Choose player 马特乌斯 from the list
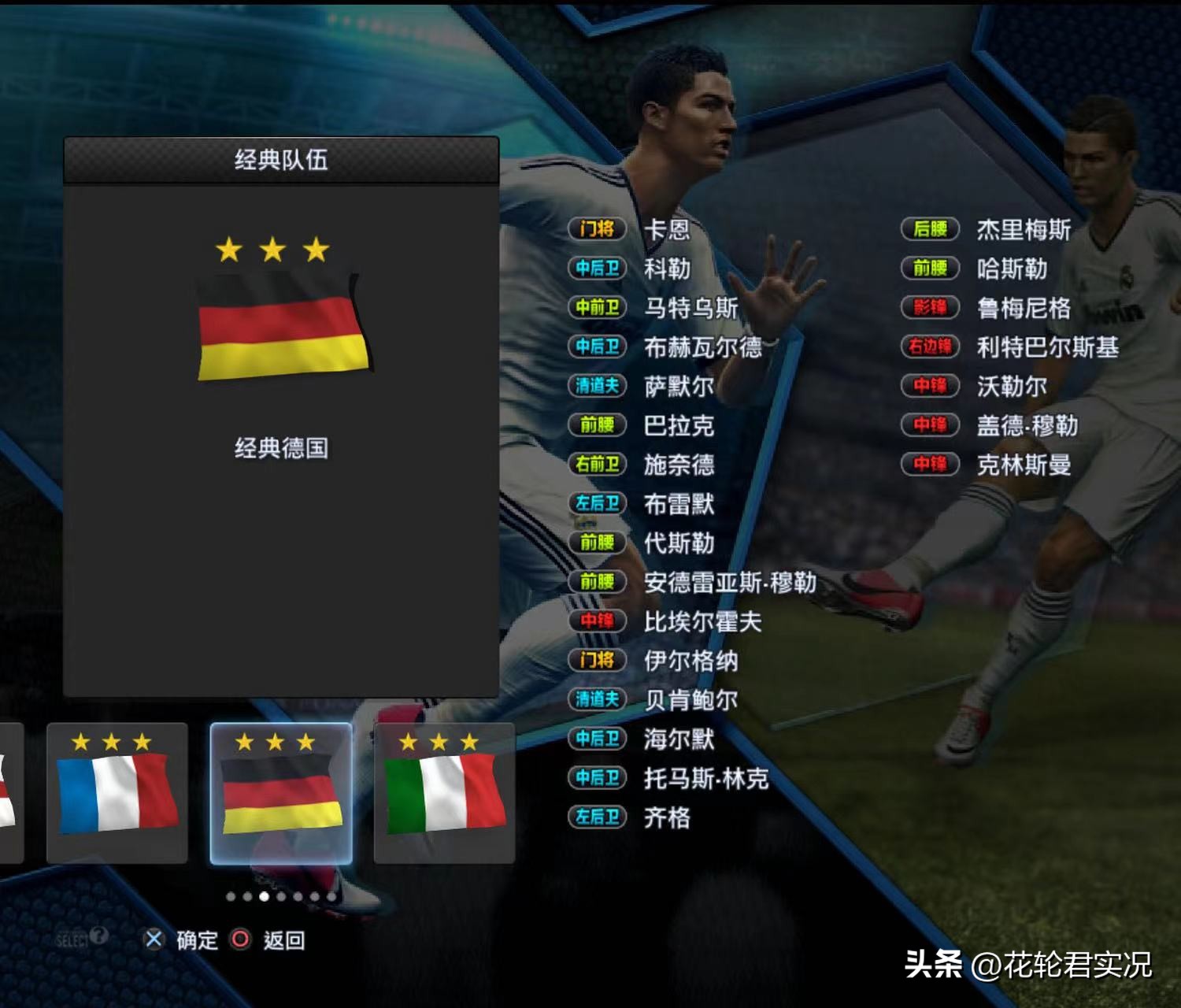Viewport: 1181px width, 1008px height. point(690,307)
